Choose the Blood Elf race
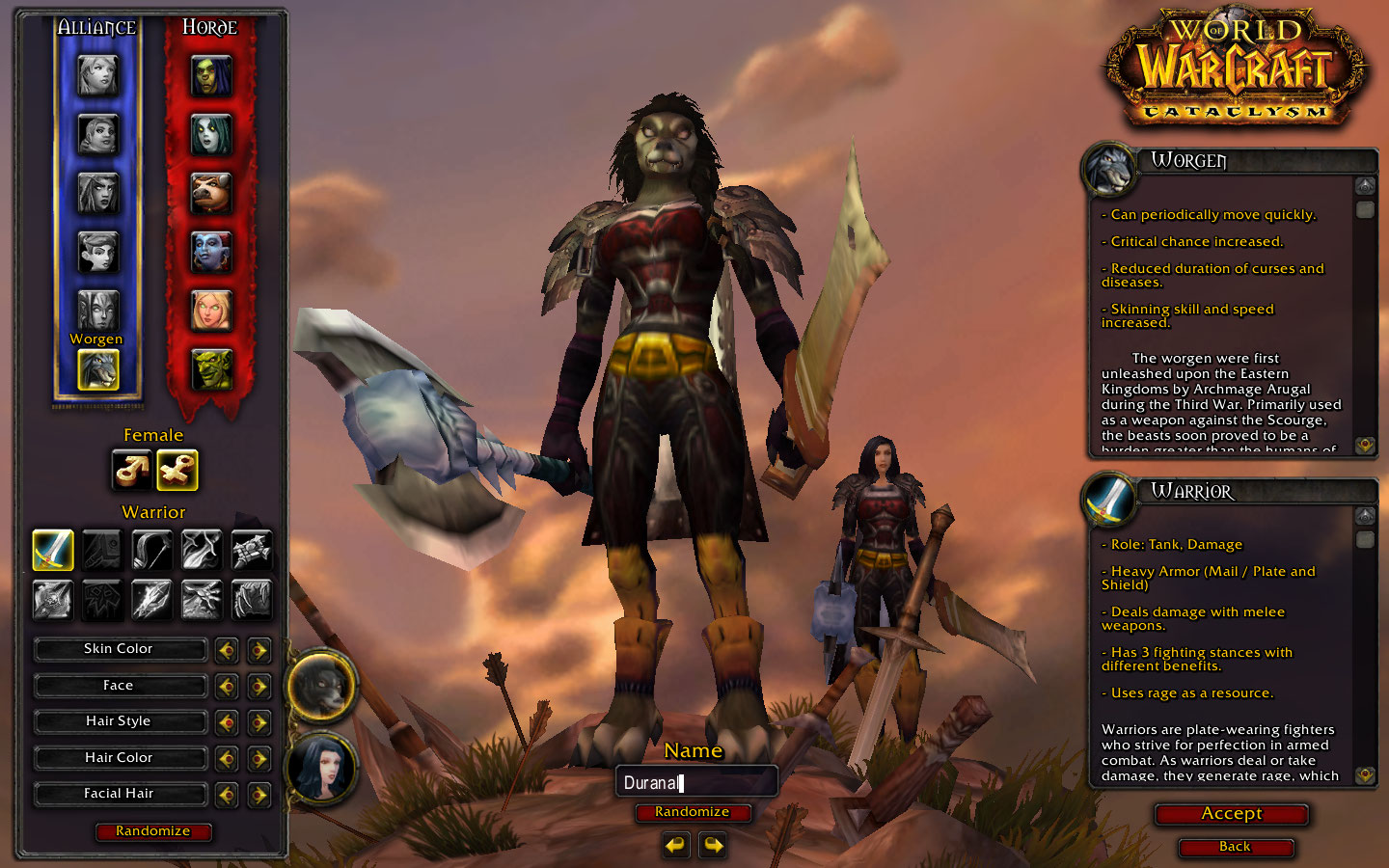Viewport: 1389px width, 868px height. point(210,311)
